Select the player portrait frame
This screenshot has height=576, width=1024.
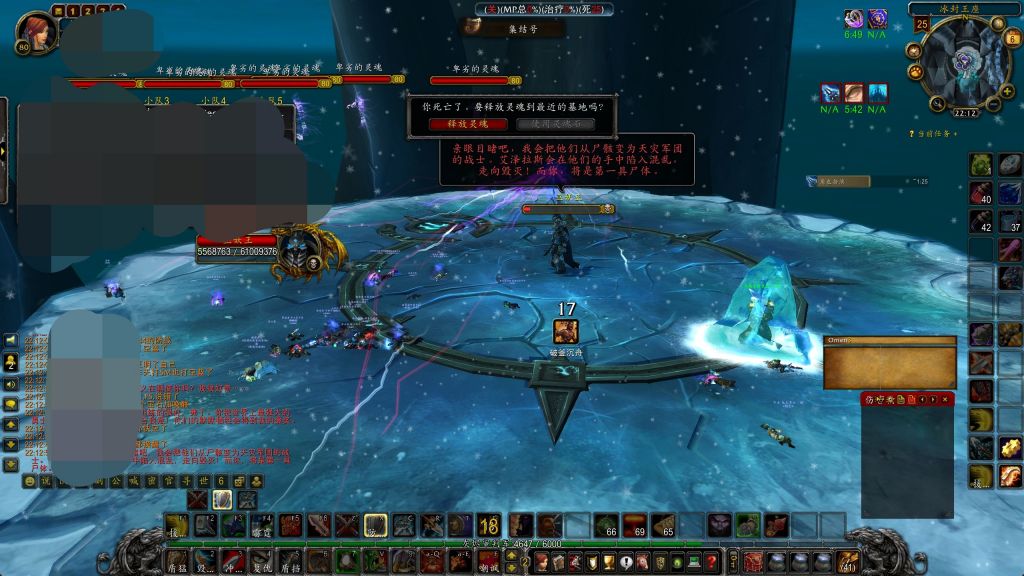38,30
